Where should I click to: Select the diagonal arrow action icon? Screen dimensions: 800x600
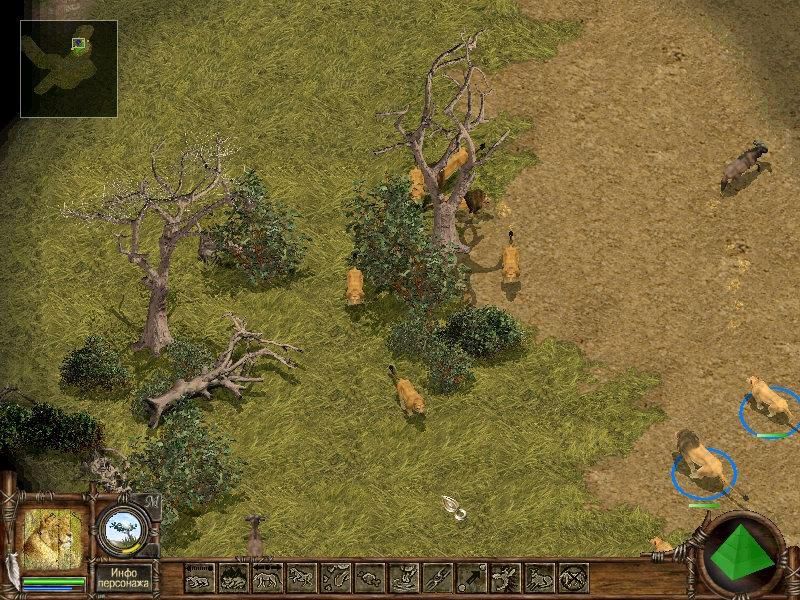point(471,577)
